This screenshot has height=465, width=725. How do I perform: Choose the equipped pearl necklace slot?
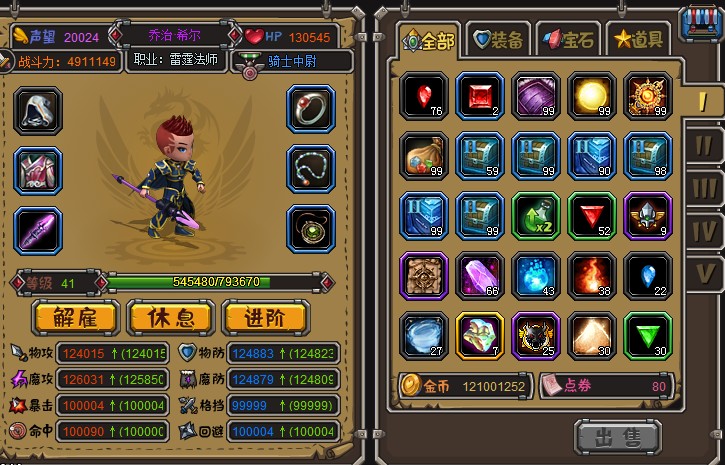point(311,170)
